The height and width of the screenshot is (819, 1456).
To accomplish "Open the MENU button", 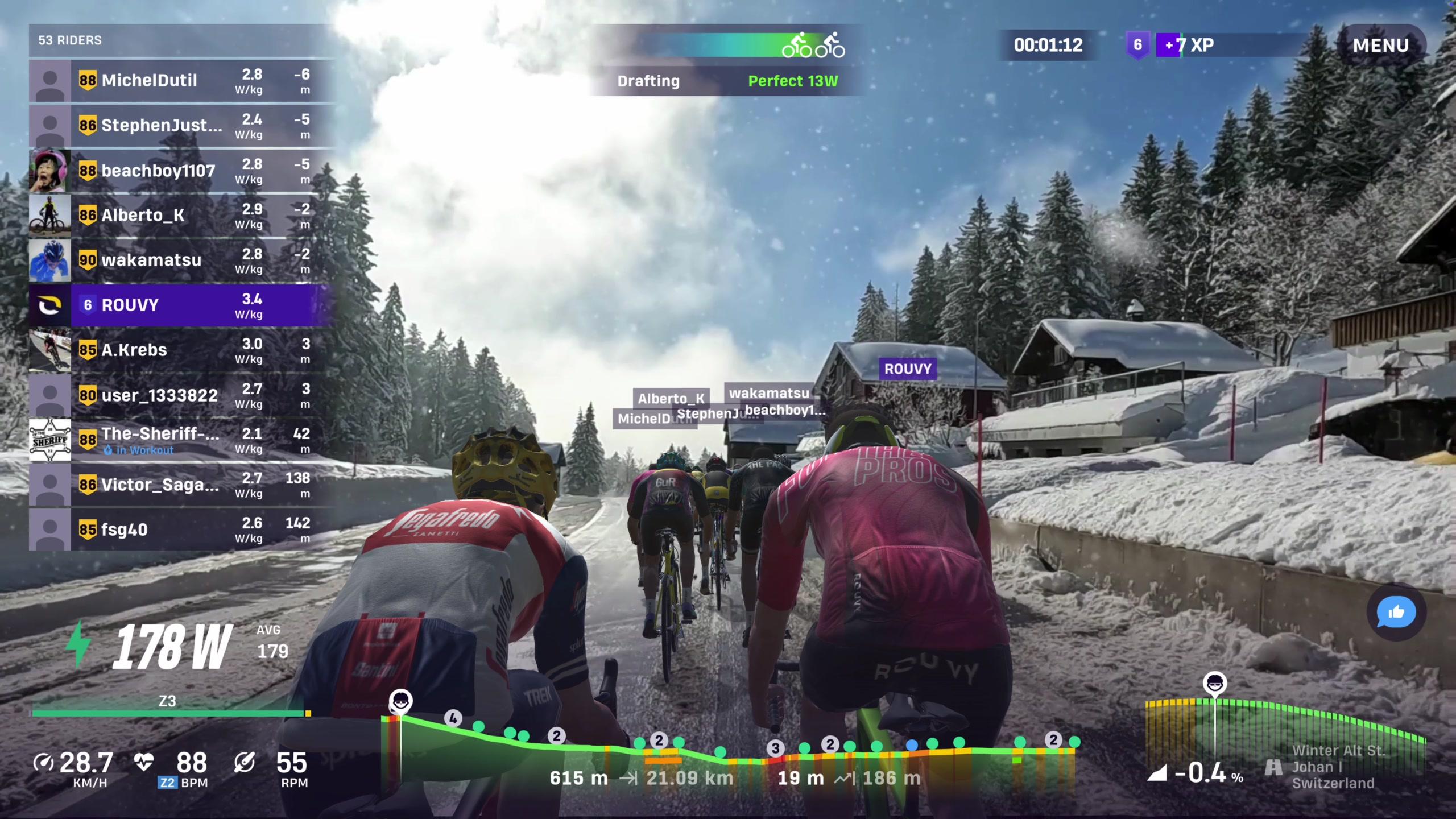I will (x=1380, y=45).
